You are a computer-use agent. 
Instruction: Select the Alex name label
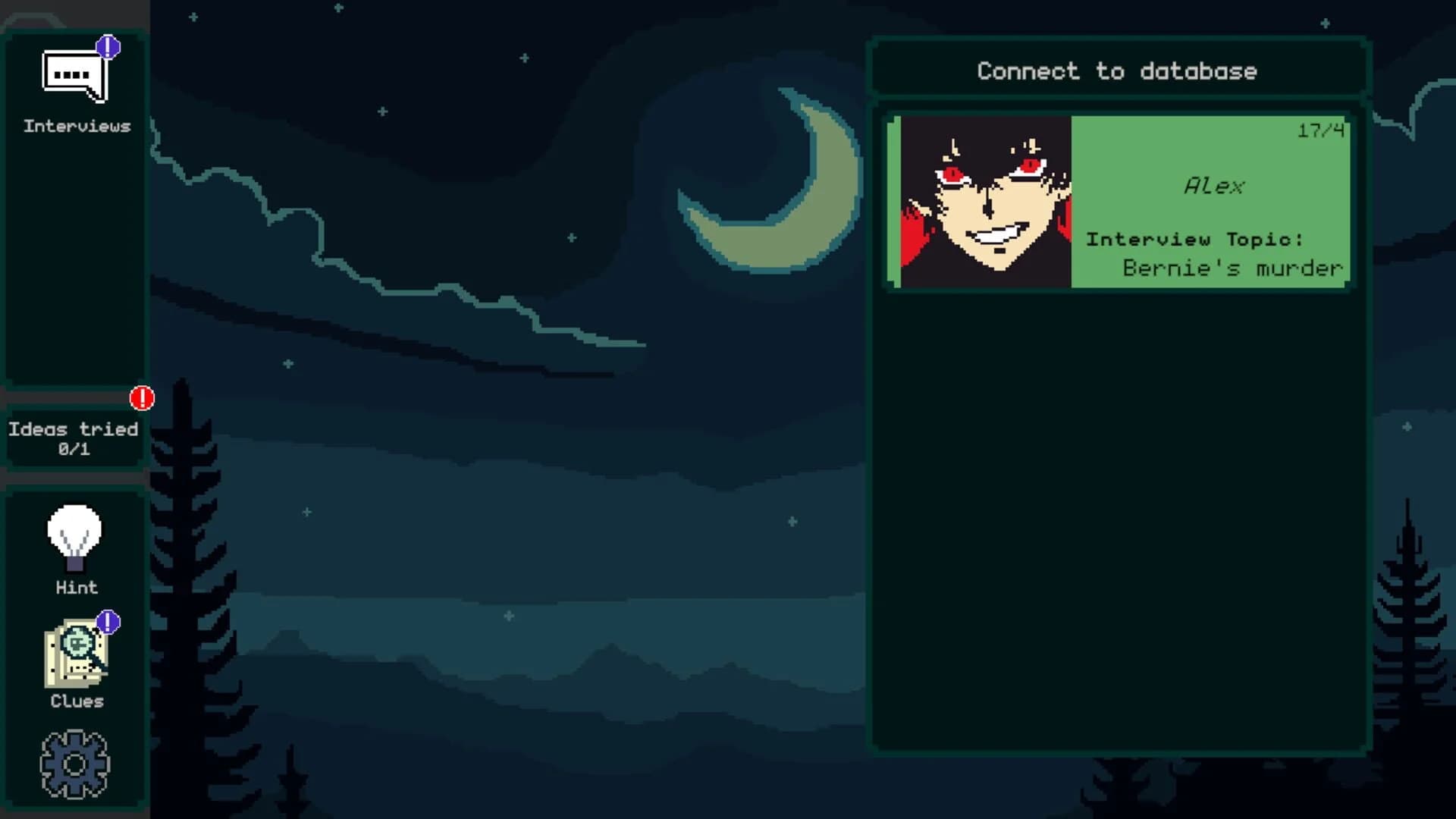(1215, 186)
